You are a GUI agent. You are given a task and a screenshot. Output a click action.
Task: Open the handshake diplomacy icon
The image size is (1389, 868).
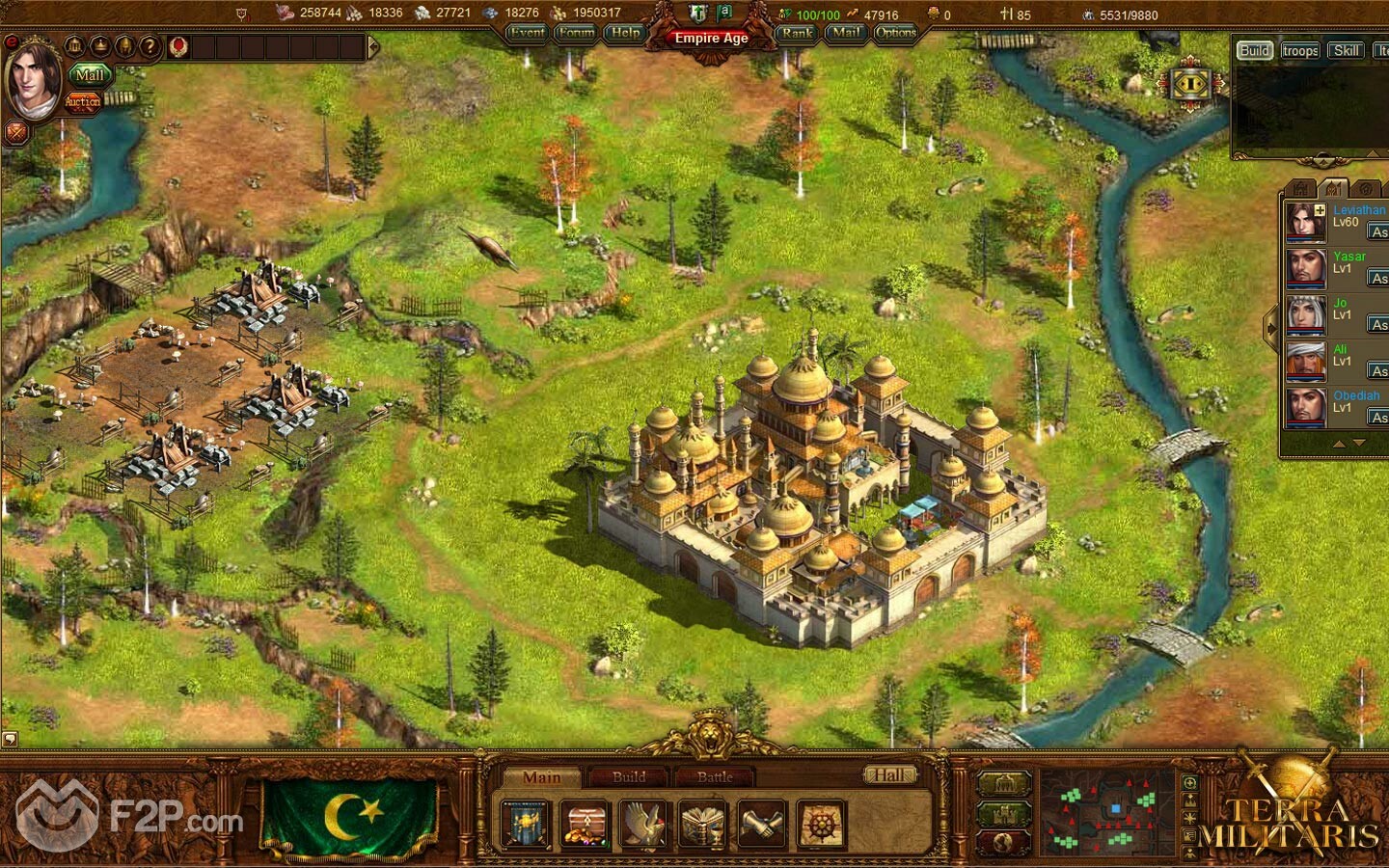(x=762, y=826)
